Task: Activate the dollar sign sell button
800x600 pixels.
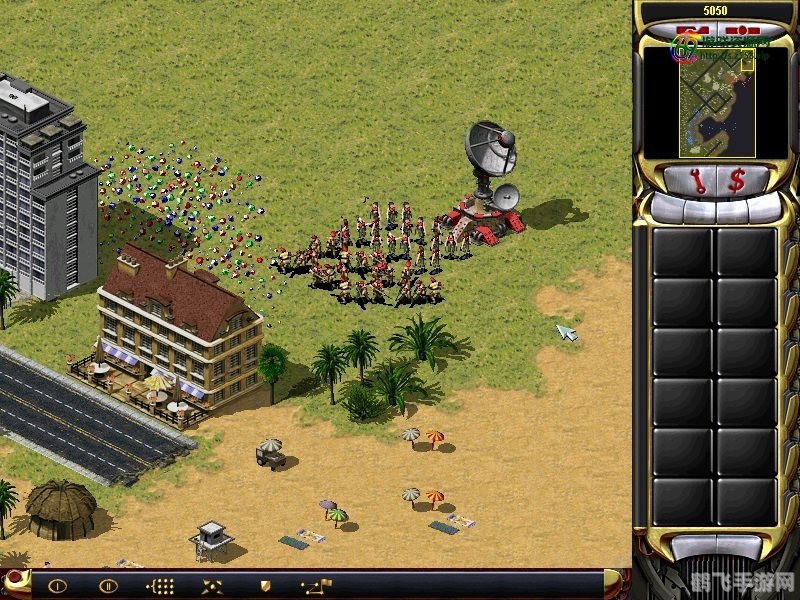Action: tap(735, 181)
